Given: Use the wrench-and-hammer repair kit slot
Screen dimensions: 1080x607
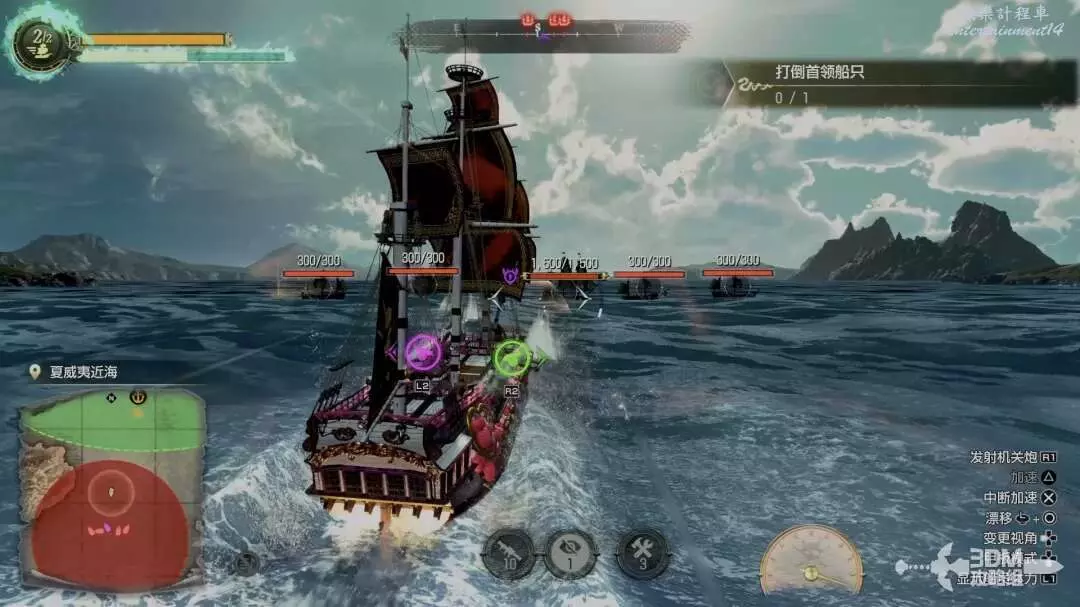Looking at the screenshot, I should click(x=642, y=554).
